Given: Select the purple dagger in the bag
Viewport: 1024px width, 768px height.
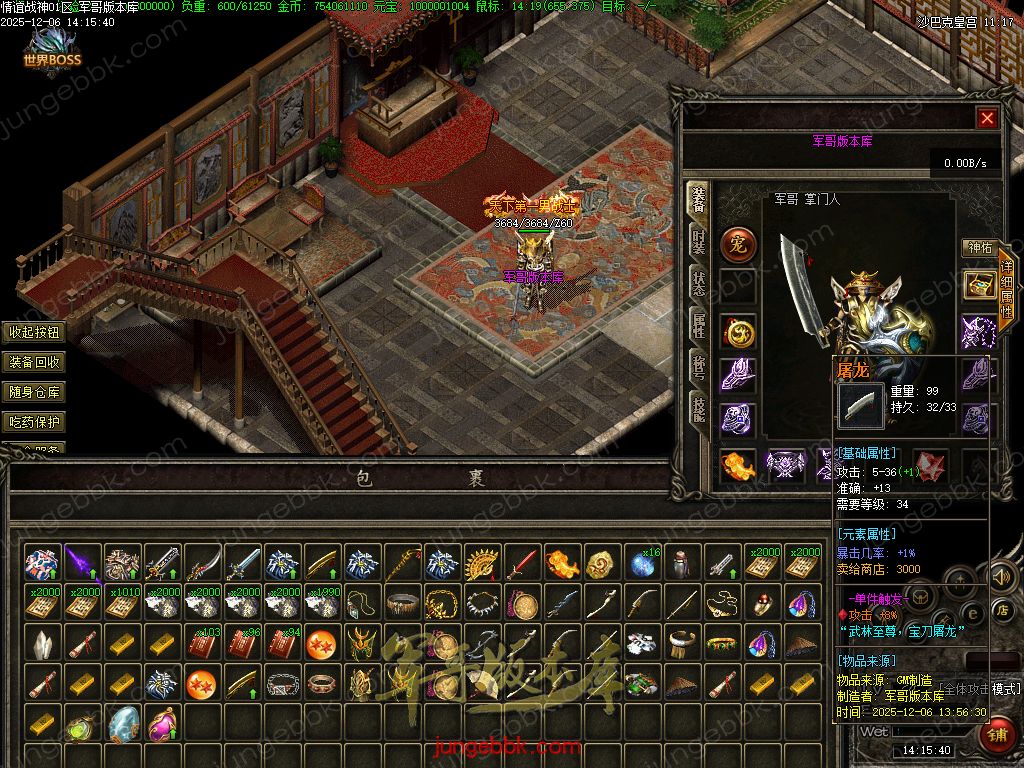Looking at the screenshot, I should tap(82, 563).
